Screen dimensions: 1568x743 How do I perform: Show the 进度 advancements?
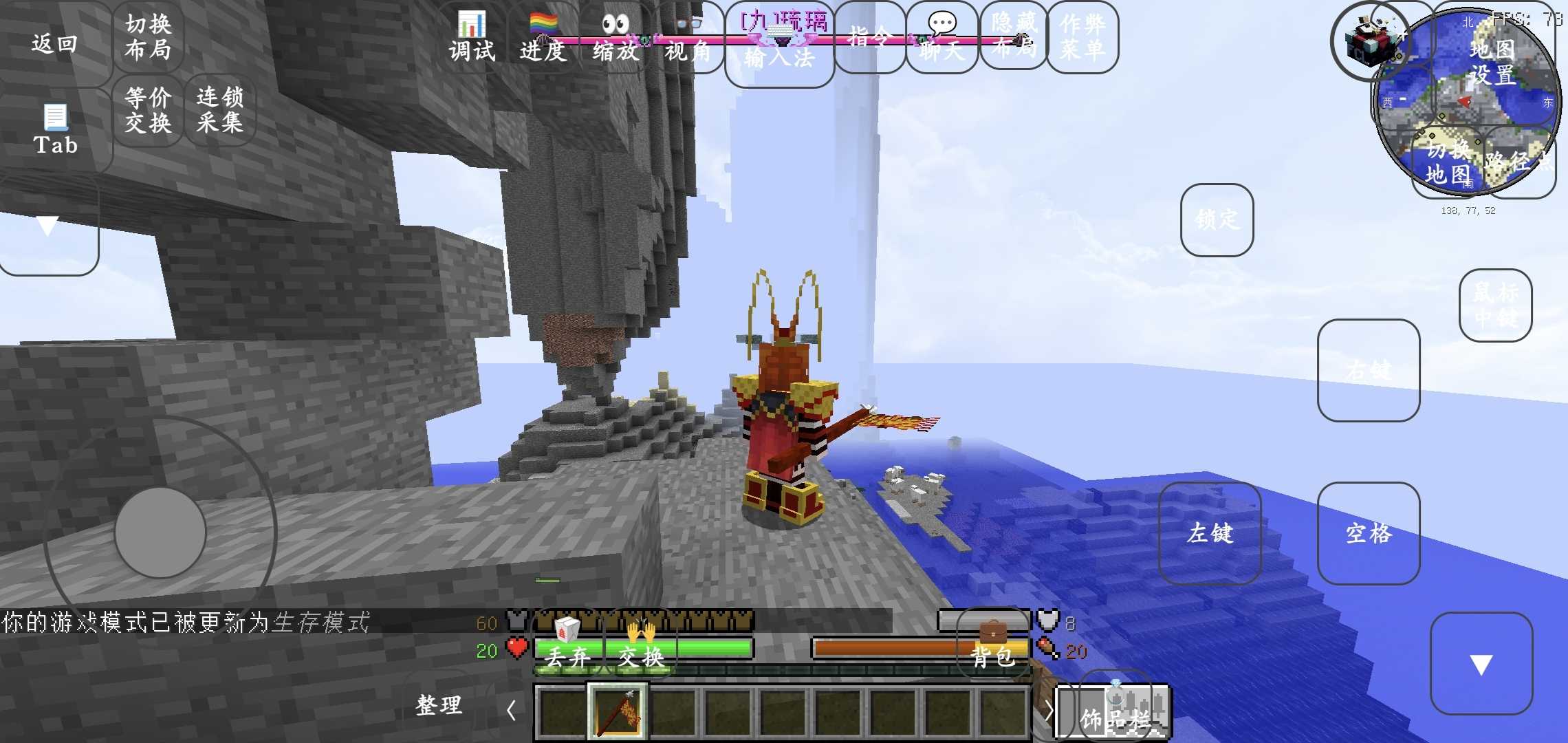(543, 37)
